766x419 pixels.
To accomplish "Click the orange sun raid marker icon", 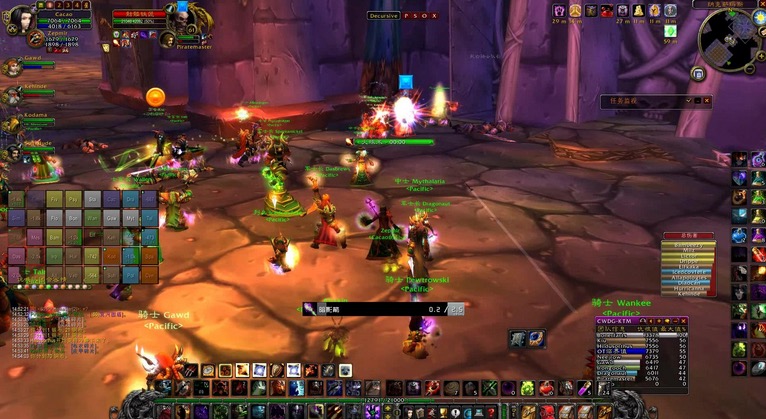I will (155, 96).
